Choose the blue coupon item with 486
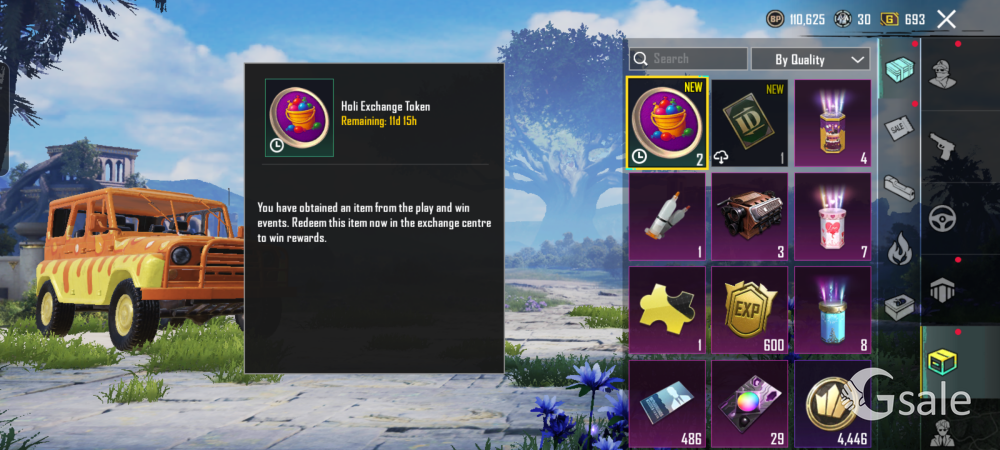1000x450 pixels. [668, 403]
